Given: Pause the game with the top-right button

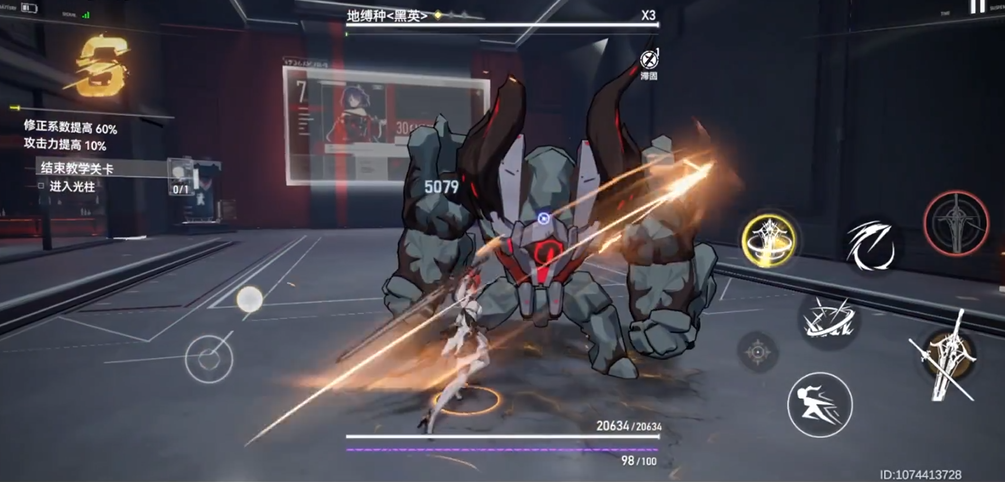Looking at the screenshot, I should (x=977, y=7).
